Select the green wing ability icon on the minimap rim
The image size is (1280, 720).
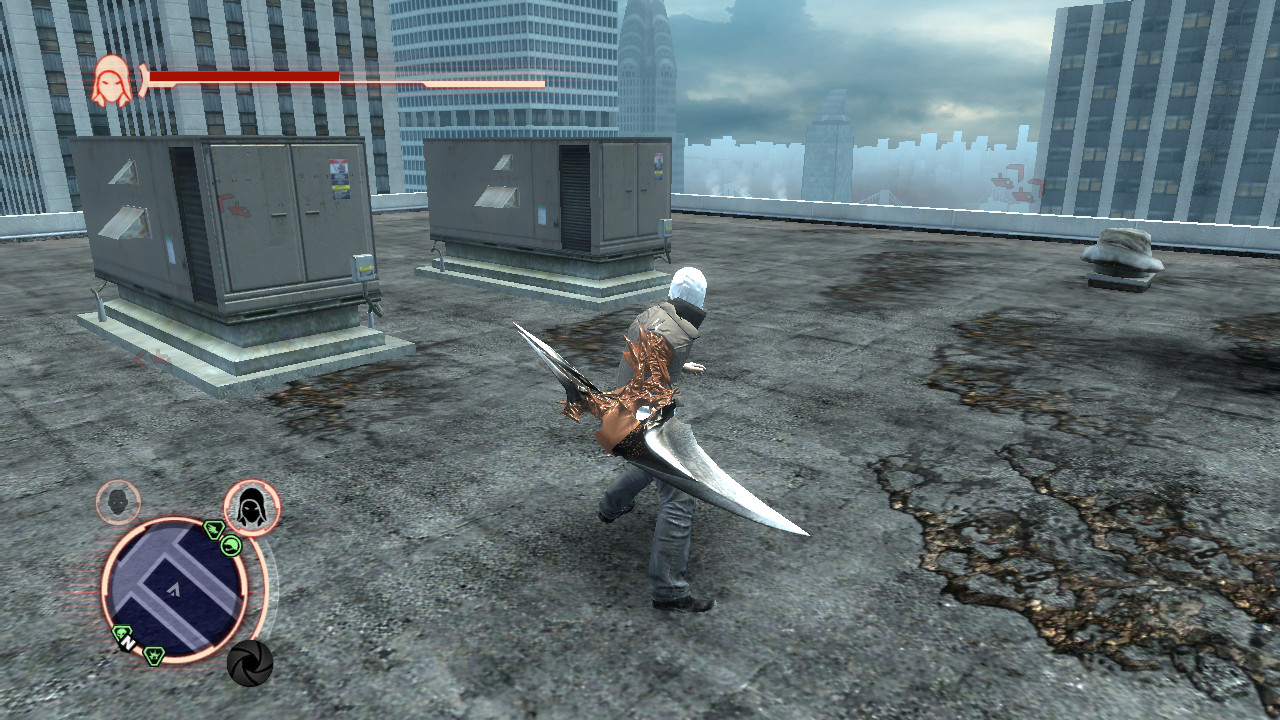214,531
